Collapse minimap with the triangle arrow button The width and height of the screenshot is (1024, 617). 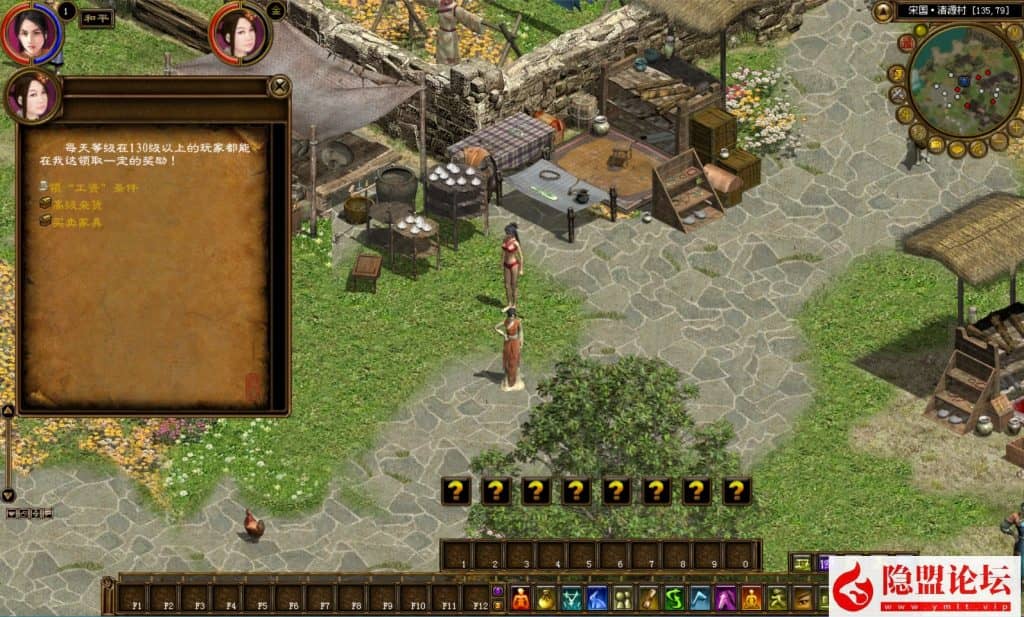pos(882,12)
